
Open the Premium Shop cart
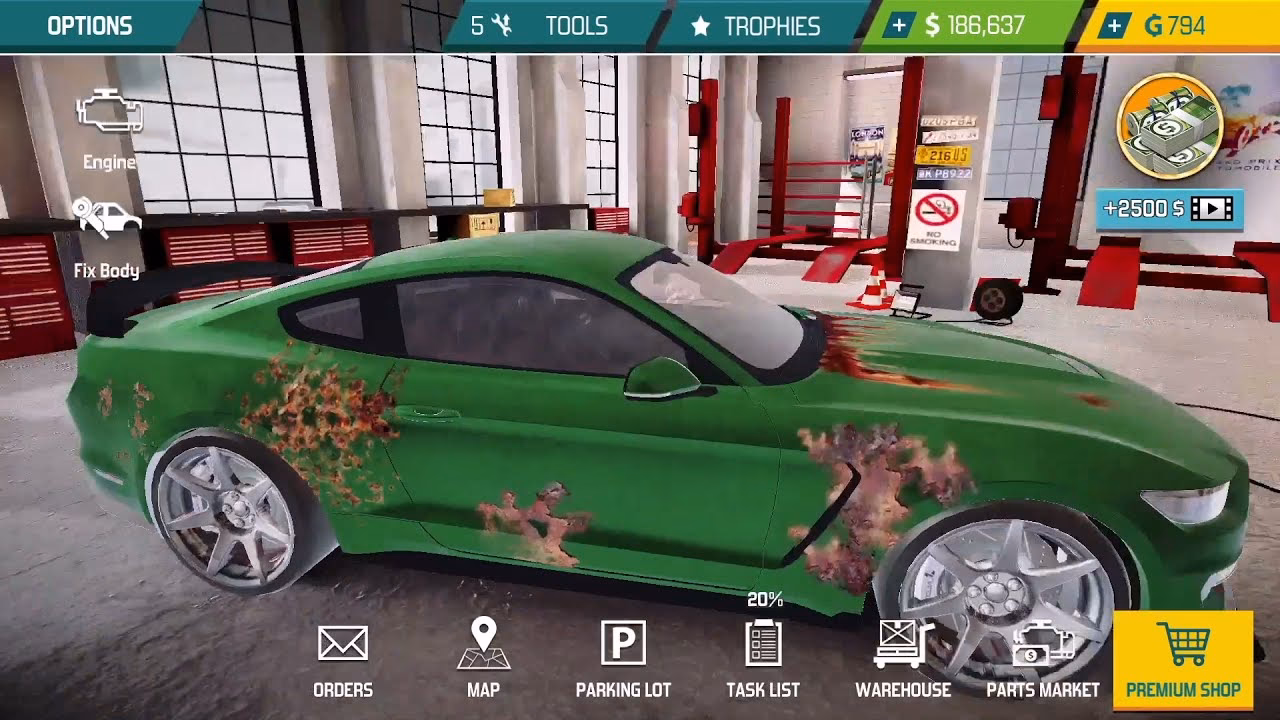click(x=1186, y=660)
